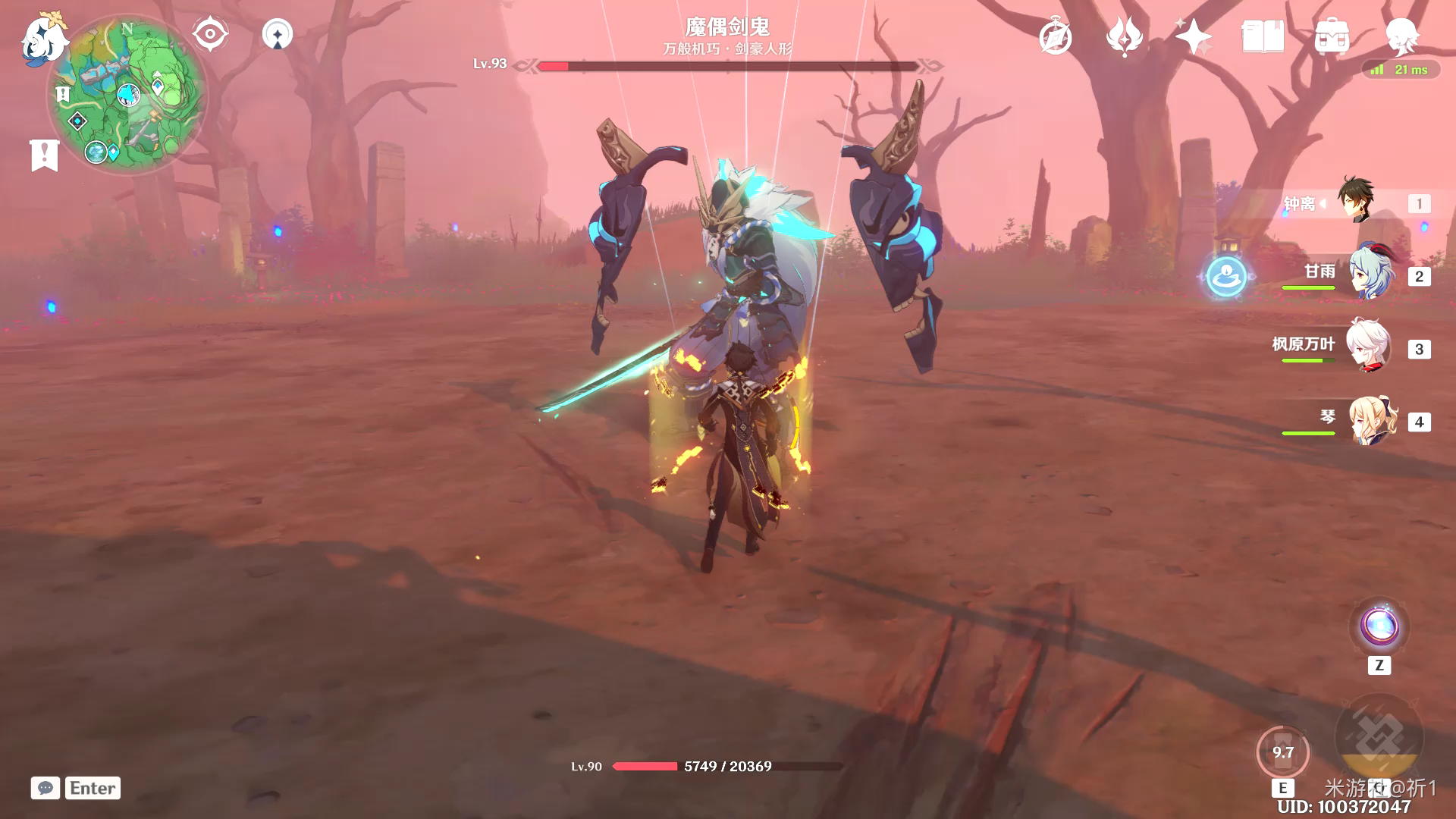Open the events compass icon
The height and width of the screenshot is (819, 1456).
pyautogui.click(x=1055, y=37)
